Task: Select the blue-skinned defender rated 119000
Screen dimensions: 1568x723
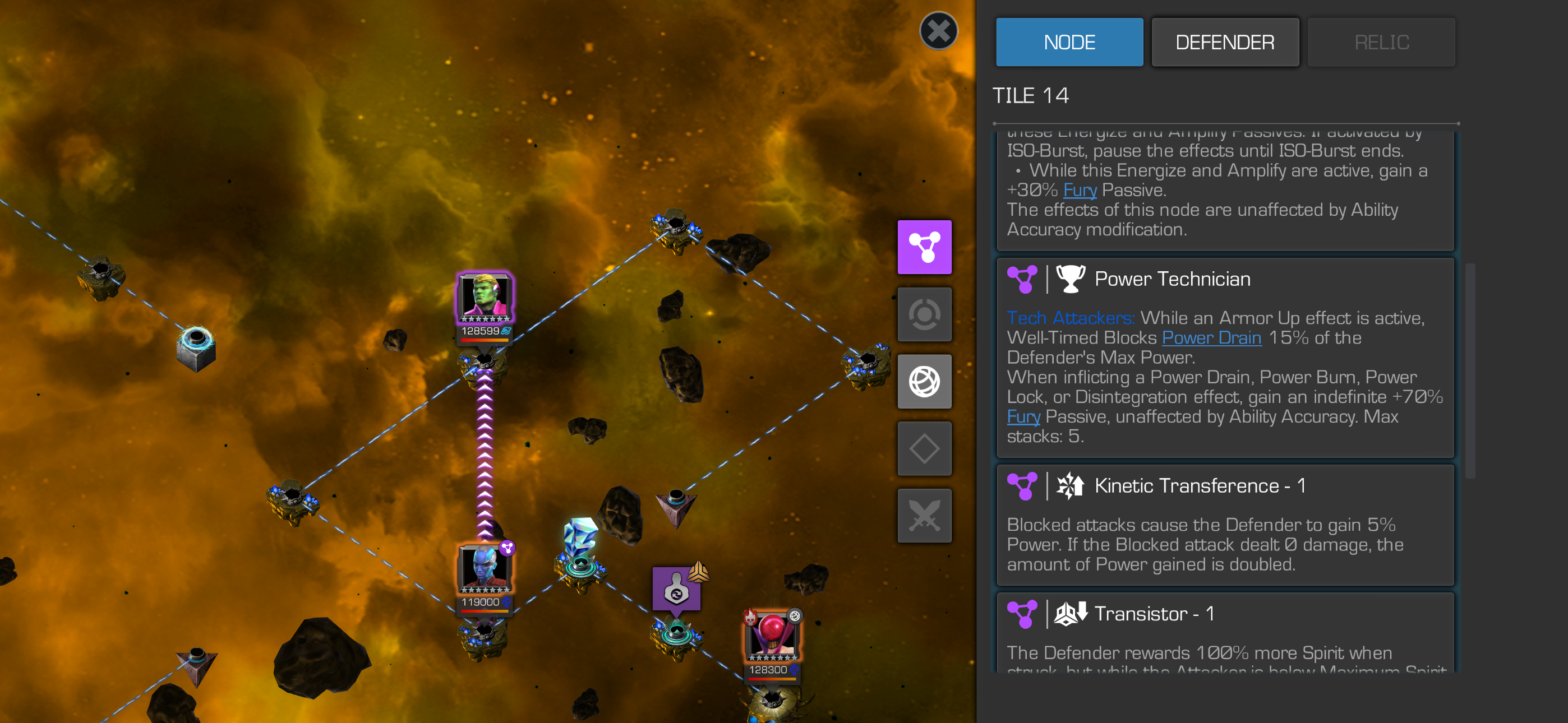Action: (485, 569)
